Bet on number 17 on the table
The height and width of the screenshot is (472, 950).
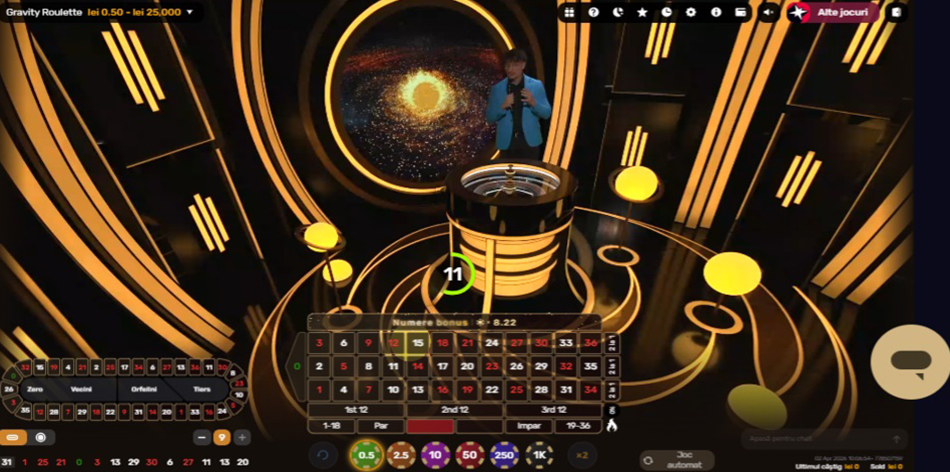point(442,367)
